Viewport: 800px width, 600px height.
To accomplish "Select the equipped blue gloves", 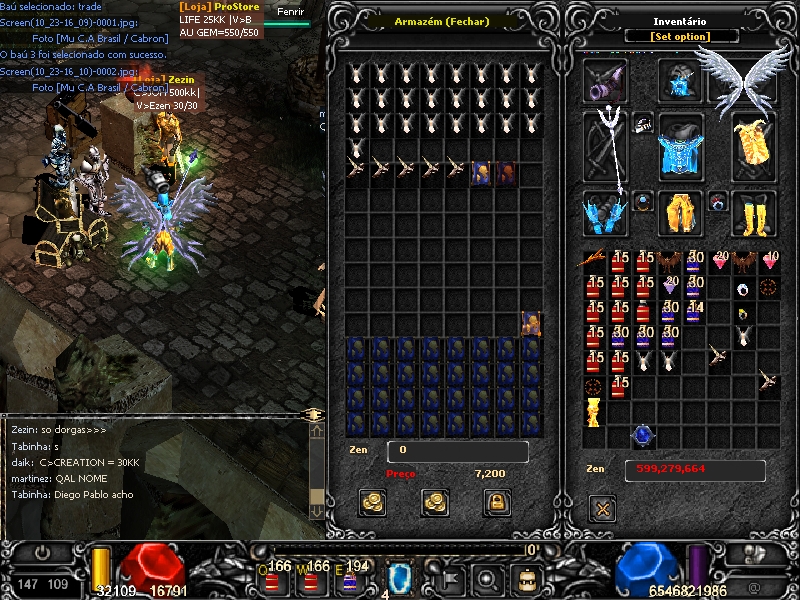I will (605, 213).
